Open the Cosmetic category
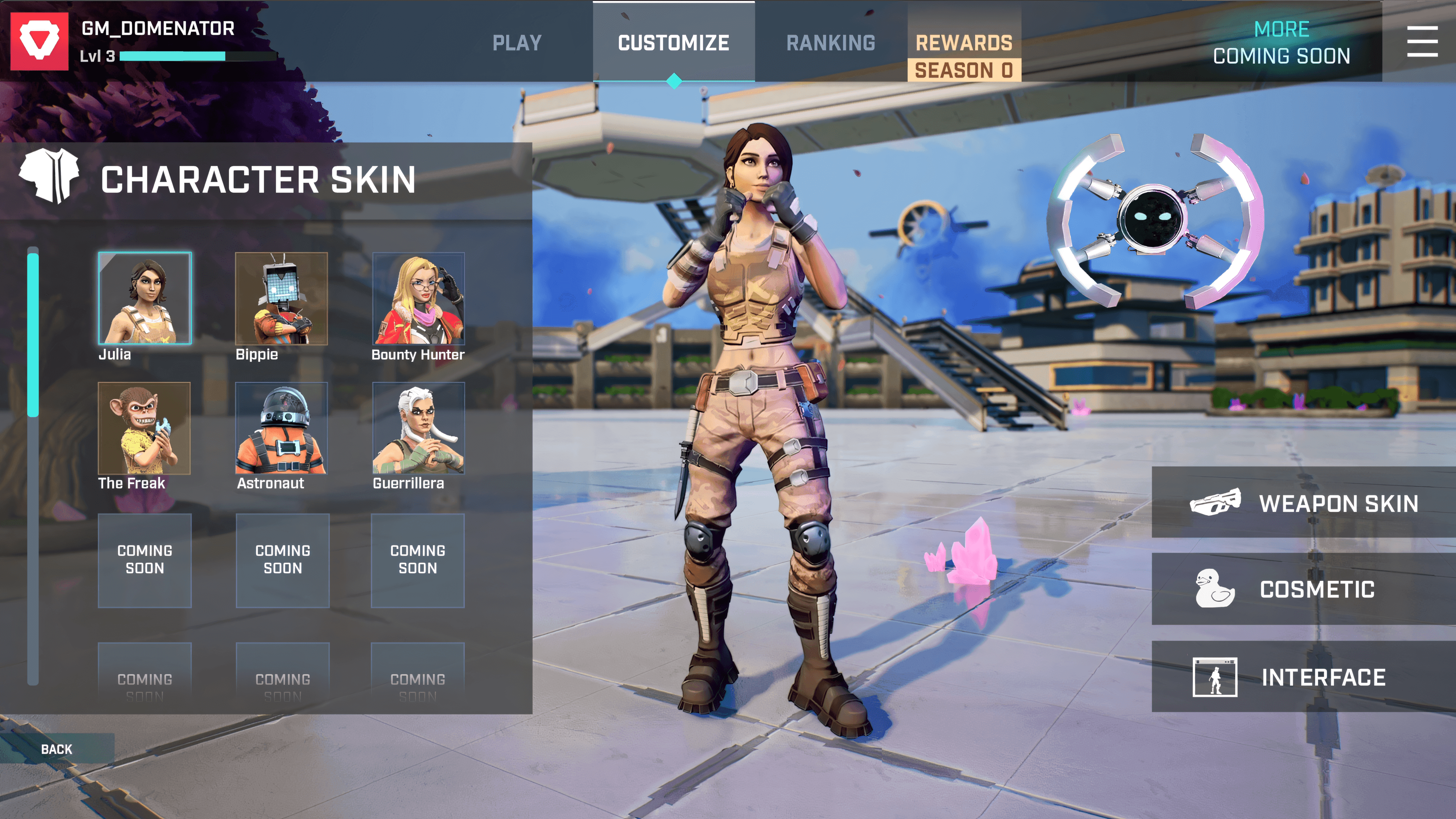 coord(1304,589)
